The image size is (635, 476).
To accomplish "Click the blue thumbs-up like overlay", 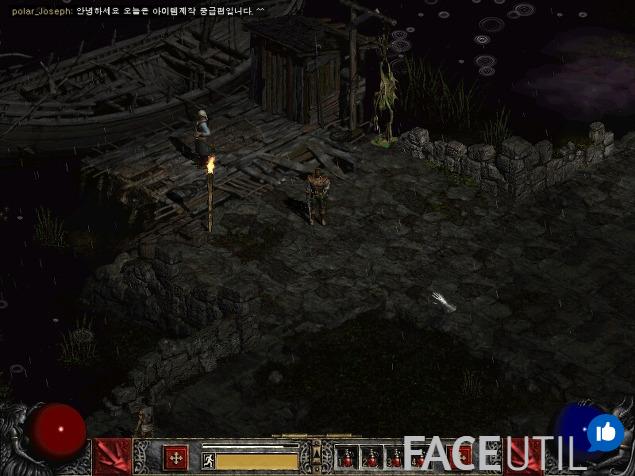I will tap(604, 432).
